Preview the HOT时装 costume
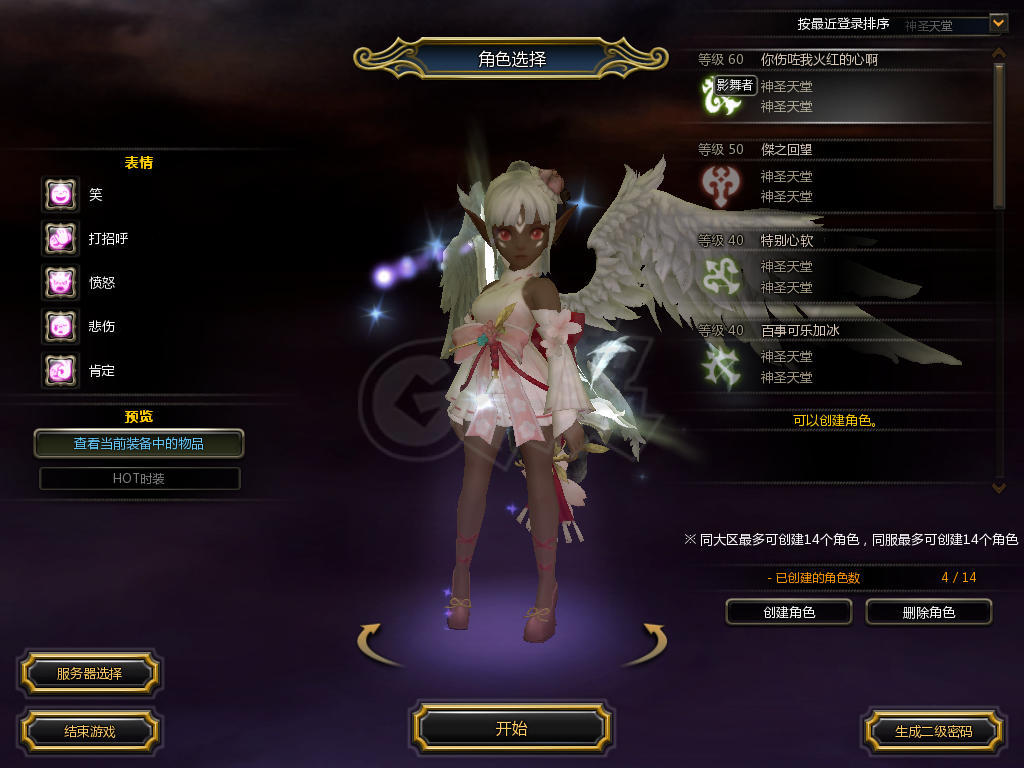 139,478
